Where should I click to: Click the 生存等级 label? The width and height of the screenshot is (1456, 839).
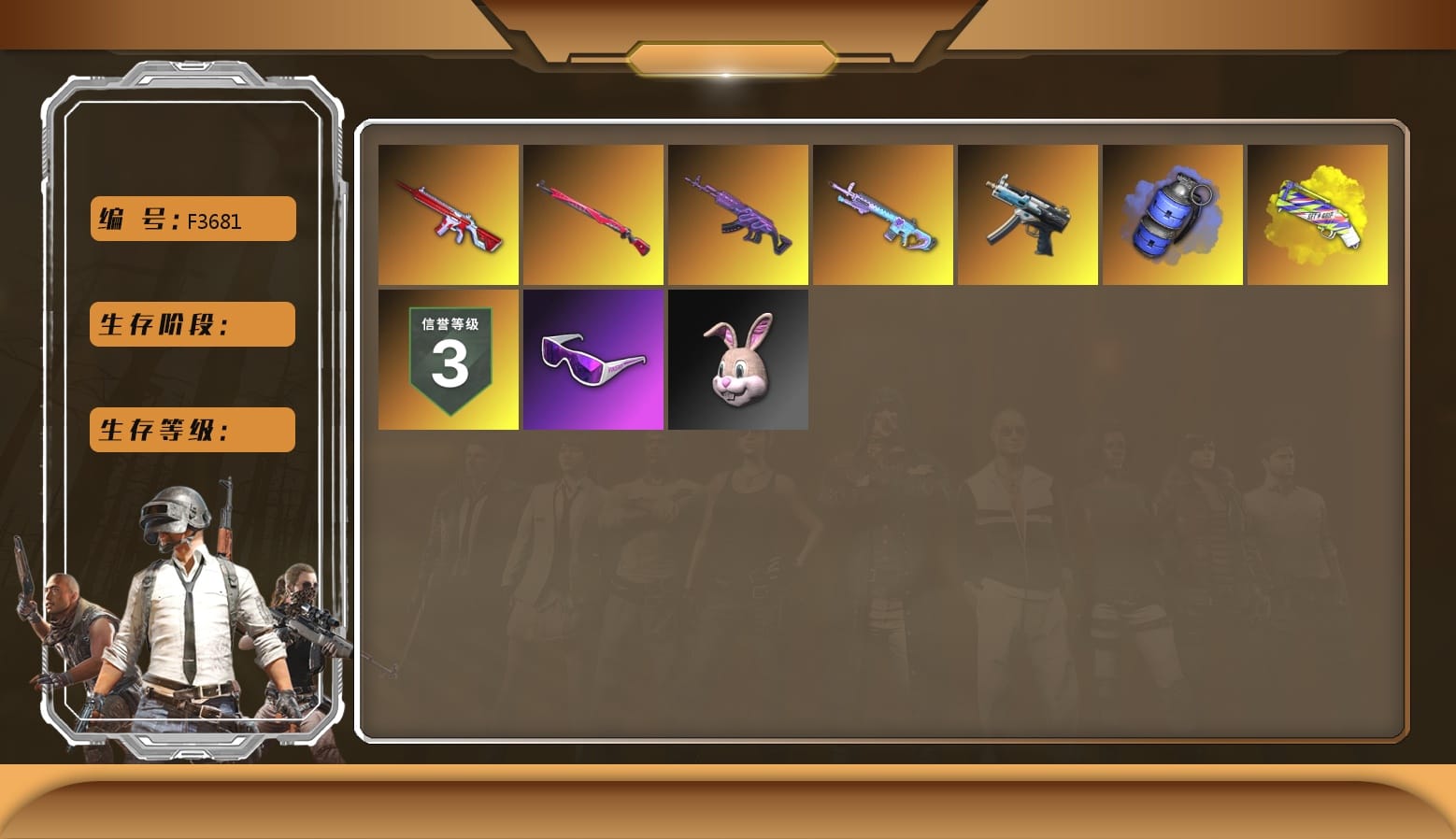pyautogui.click(x=191, y=429)
